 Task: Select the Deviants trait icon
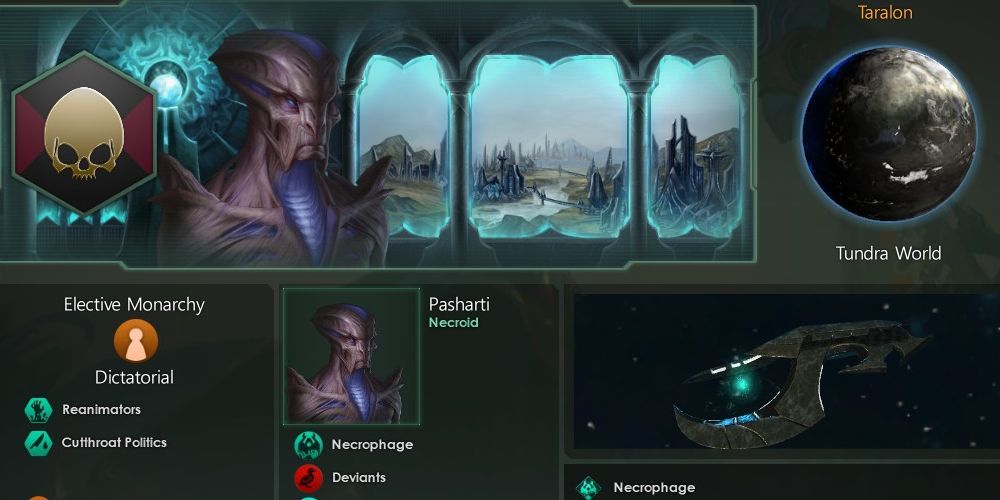(308, 478)
